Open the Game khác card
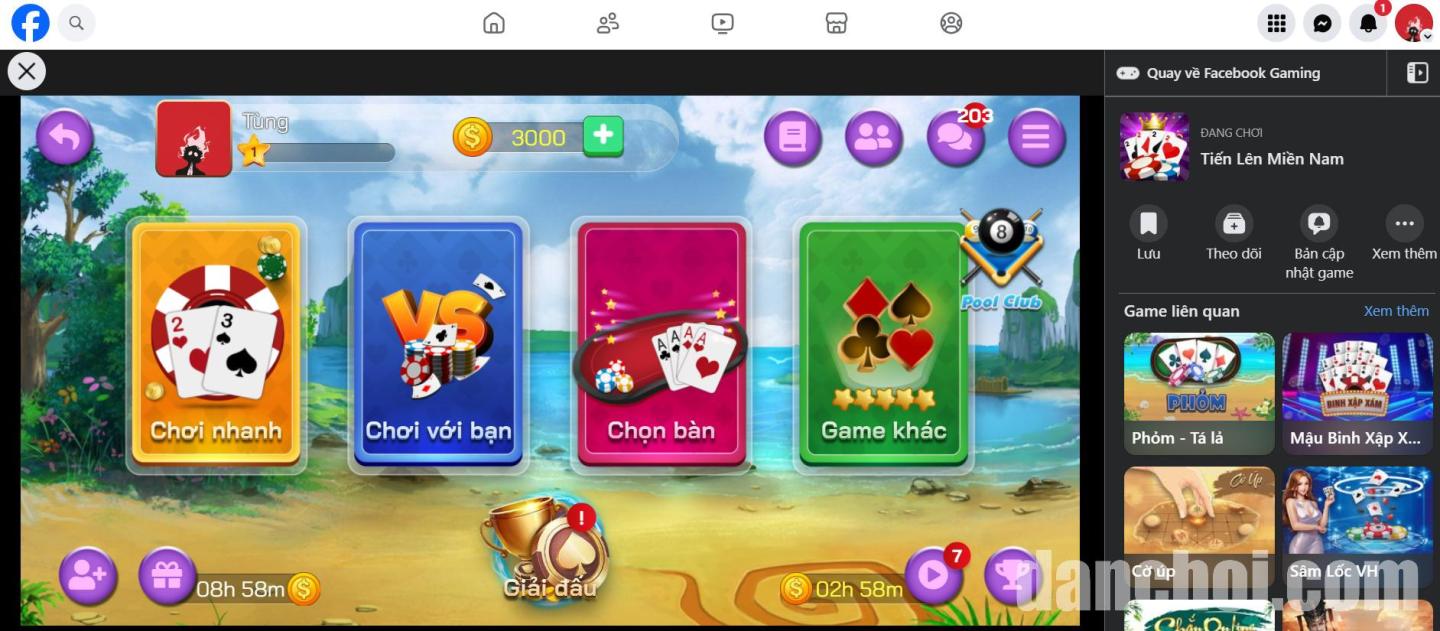 [883, 343]
